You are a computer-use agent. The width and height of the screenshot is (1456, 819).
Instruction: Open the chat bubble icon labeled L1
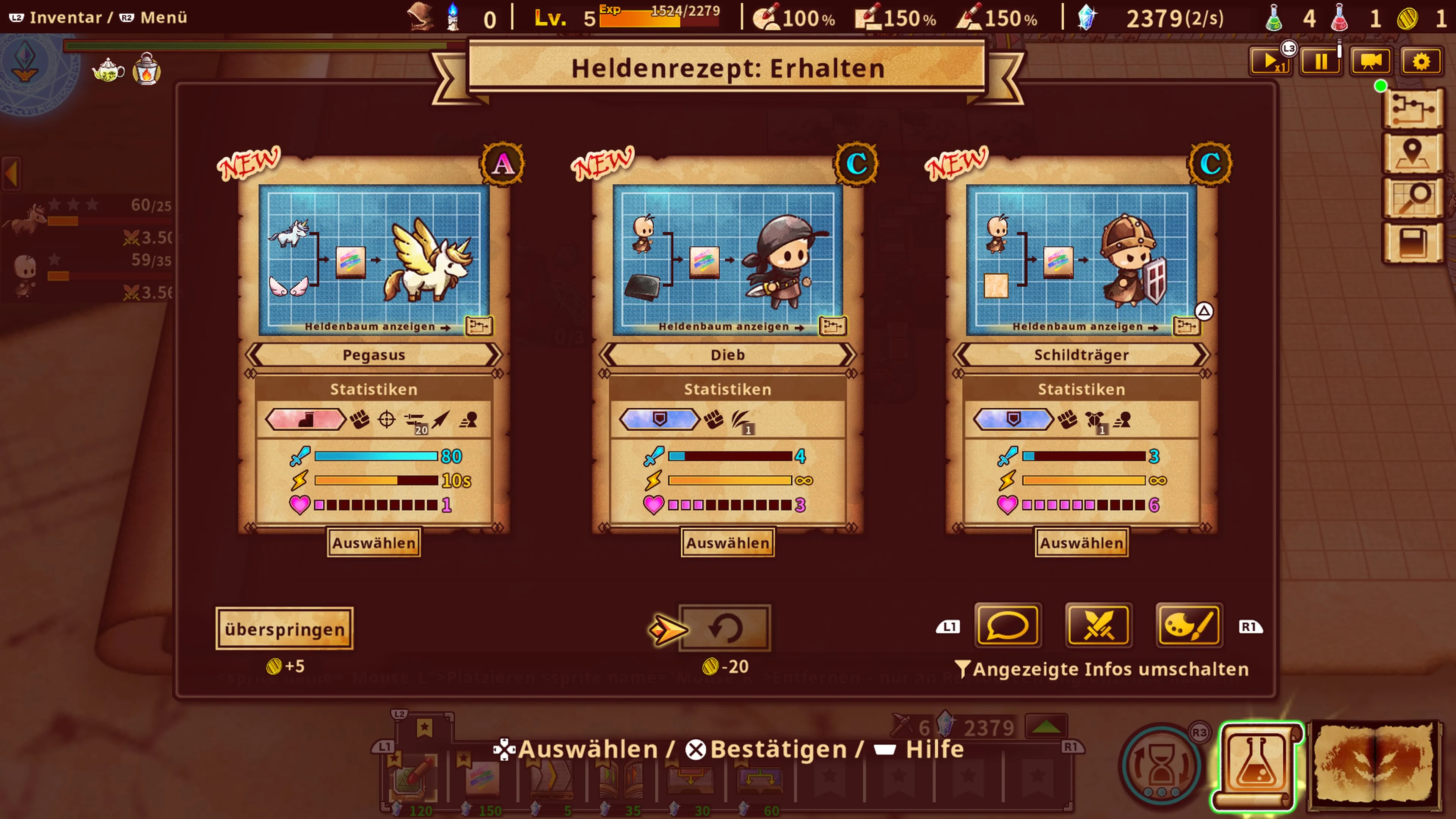[x=1008, y=626]
